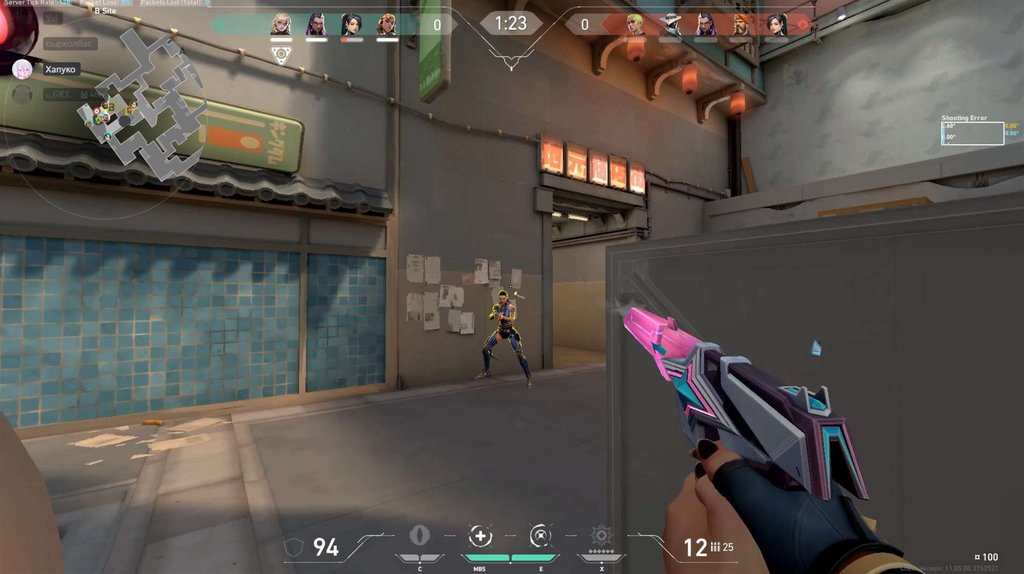The image size is (1024, 574).
Task: Pick the orange-bearded enemy agent portrait
Action: click(x=741, y=24)
